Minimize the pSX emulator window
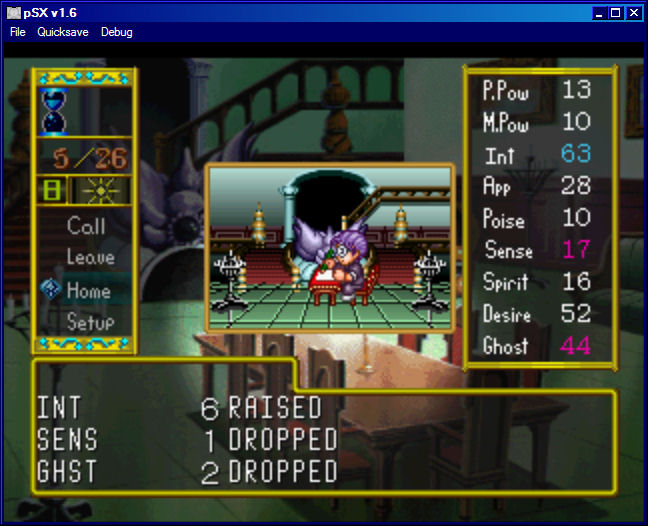648x526 pixels. click(x=600, y=12)
